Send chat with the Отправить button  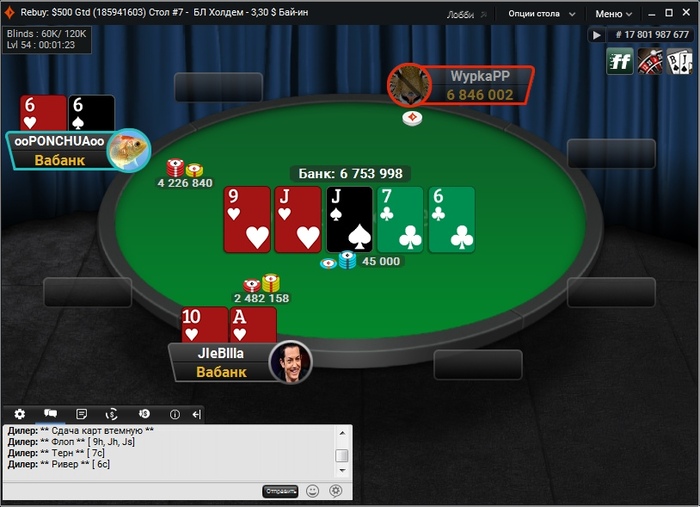[280, 491]
